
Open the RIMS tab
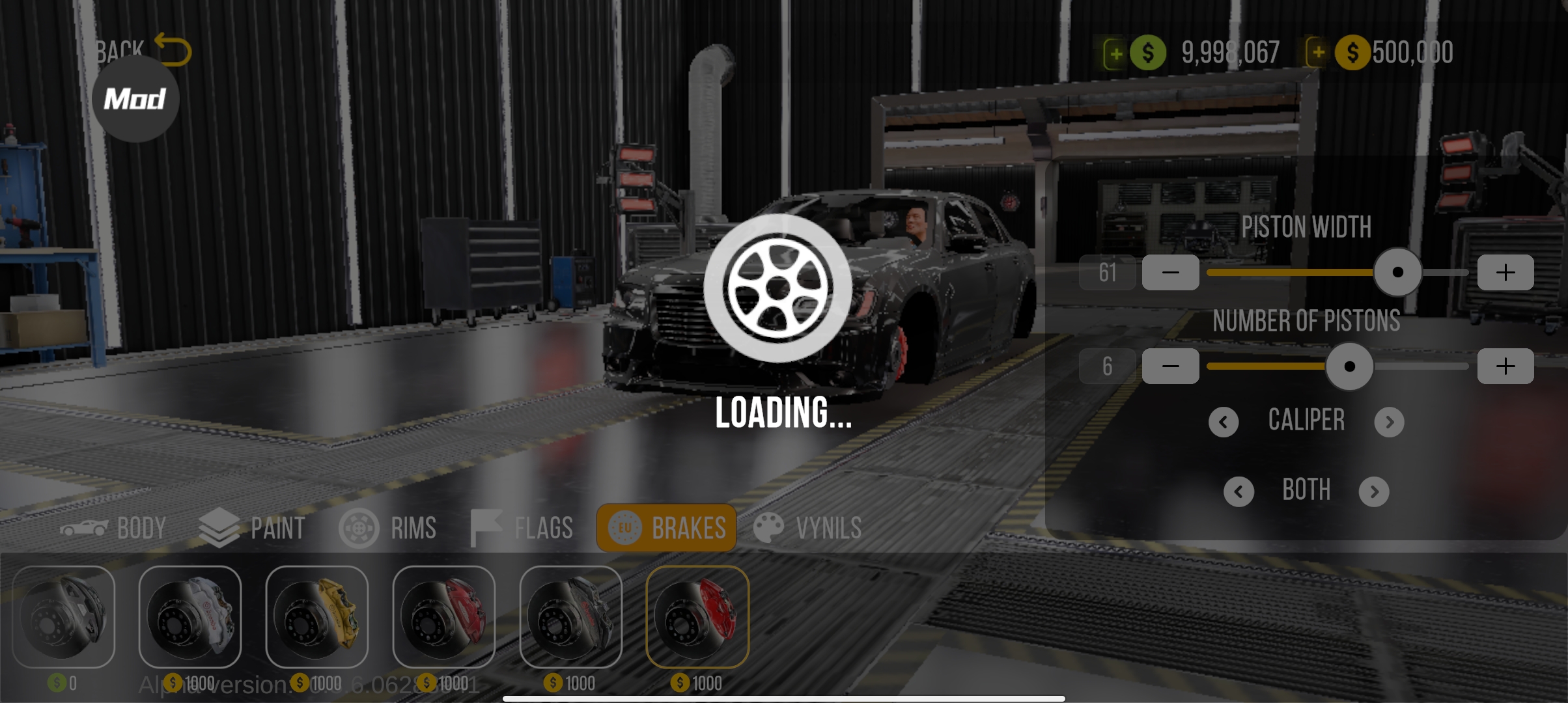(x=388, y=528)
